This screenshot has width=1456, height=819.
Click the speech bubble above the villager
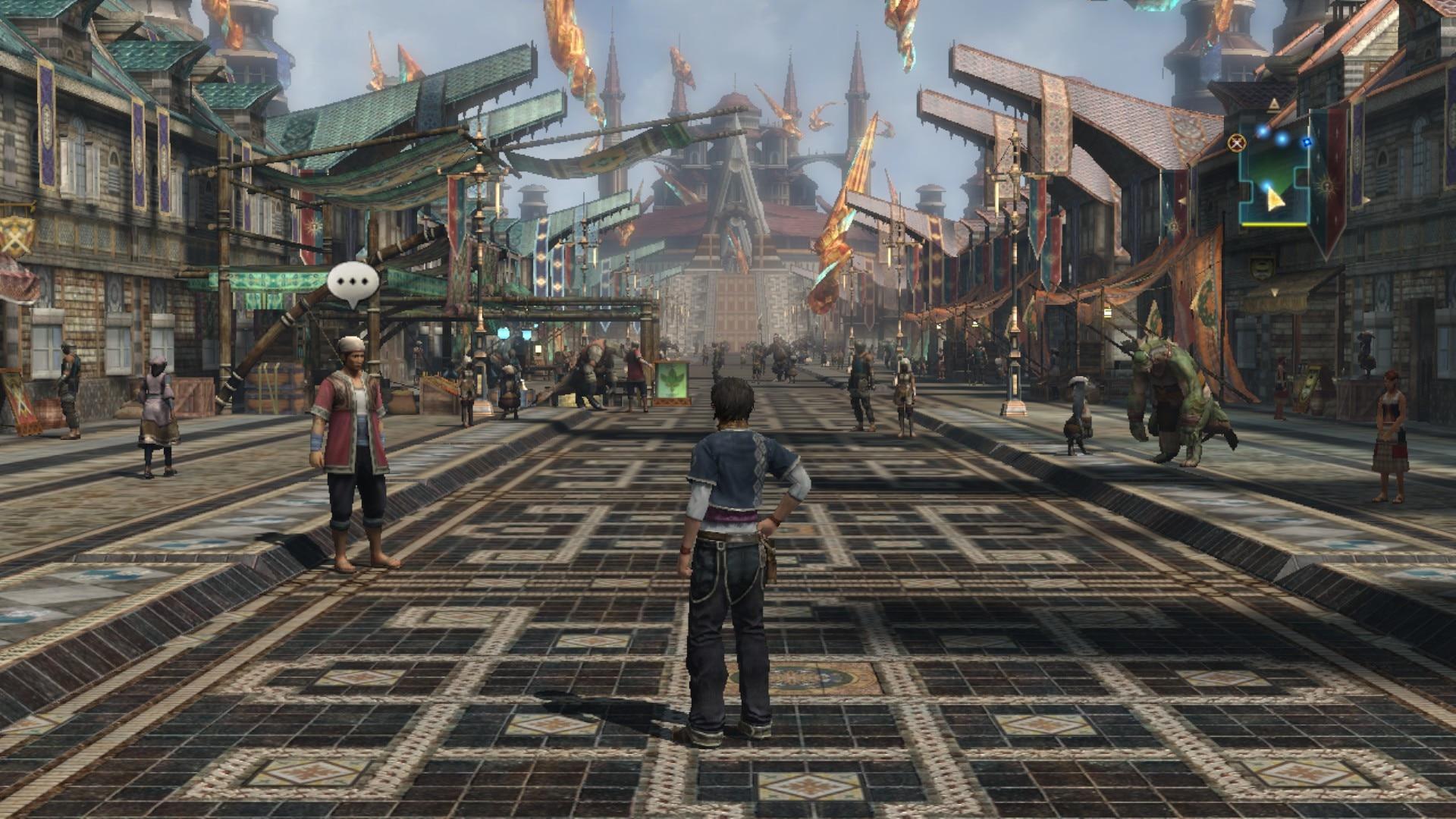click(x=353, y=282)
